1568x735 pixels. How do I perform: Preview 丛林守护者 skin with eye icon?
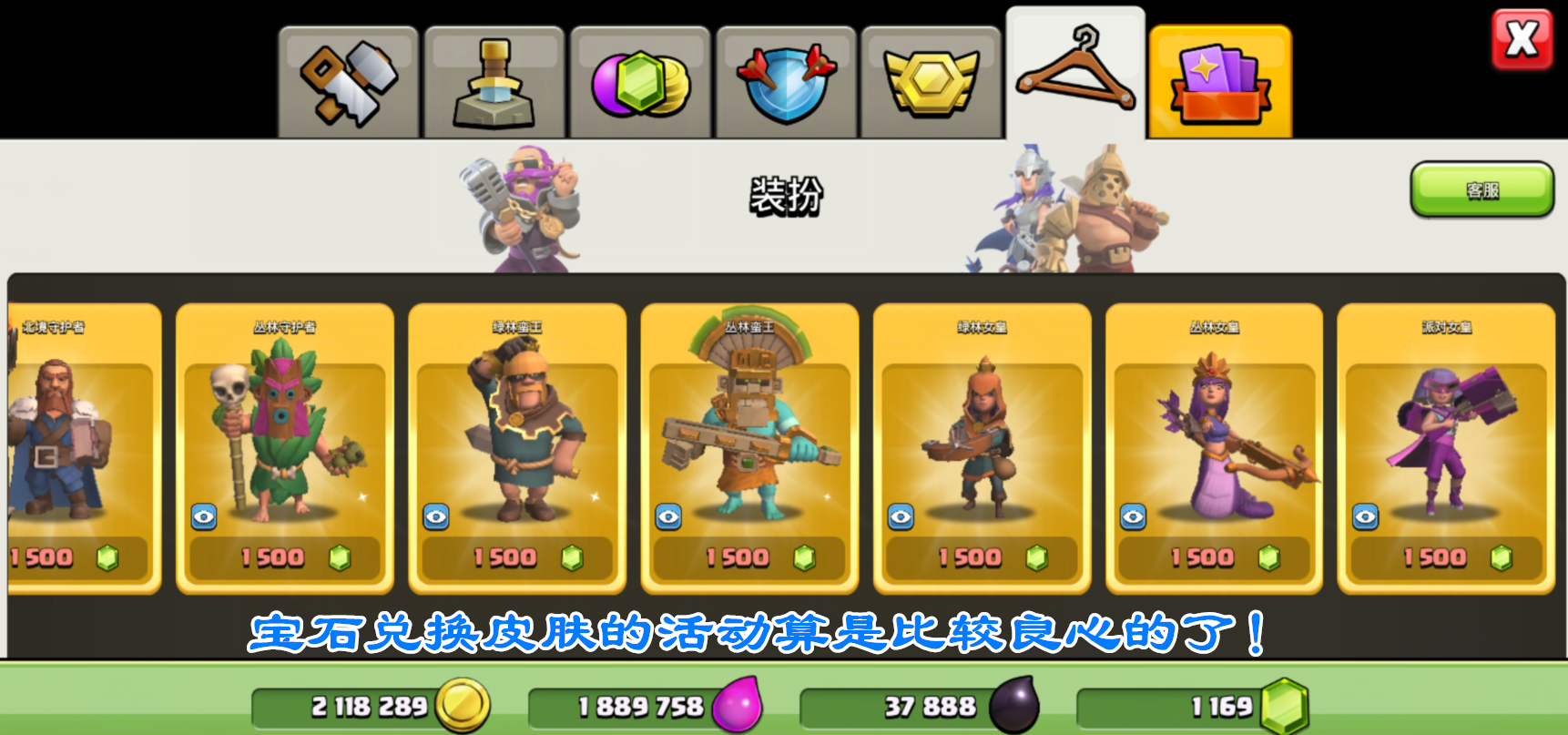(204, 517)
